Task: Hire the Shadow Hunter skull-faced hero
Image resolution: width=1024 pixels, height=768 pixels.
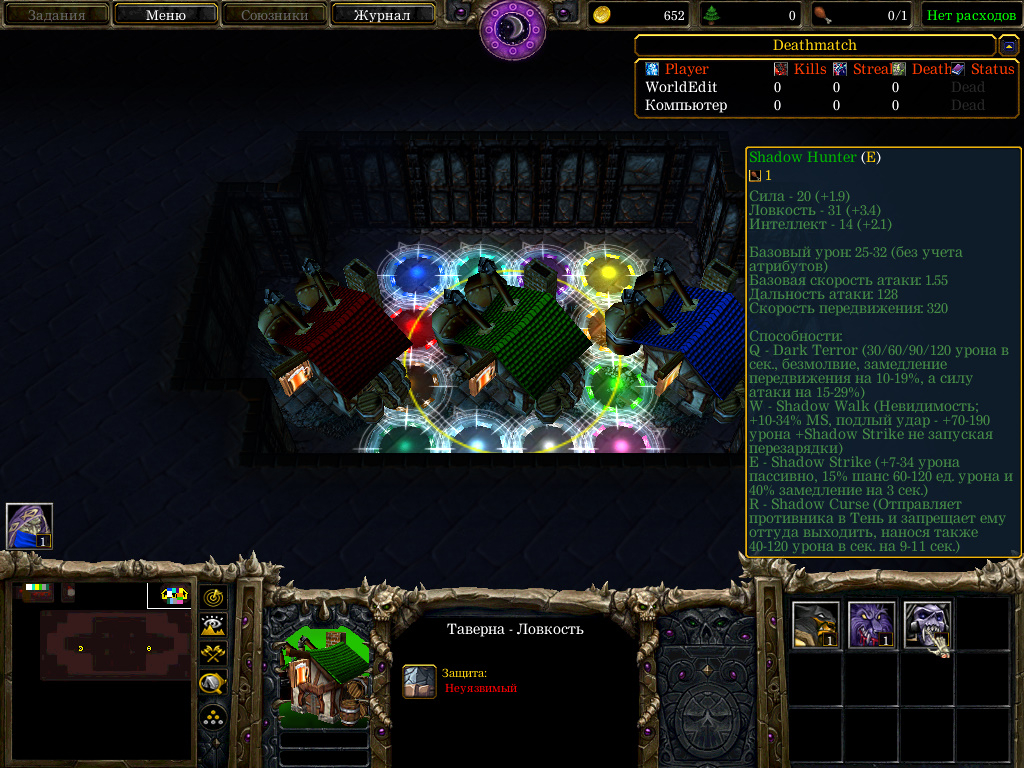Action: click(927, 625)
